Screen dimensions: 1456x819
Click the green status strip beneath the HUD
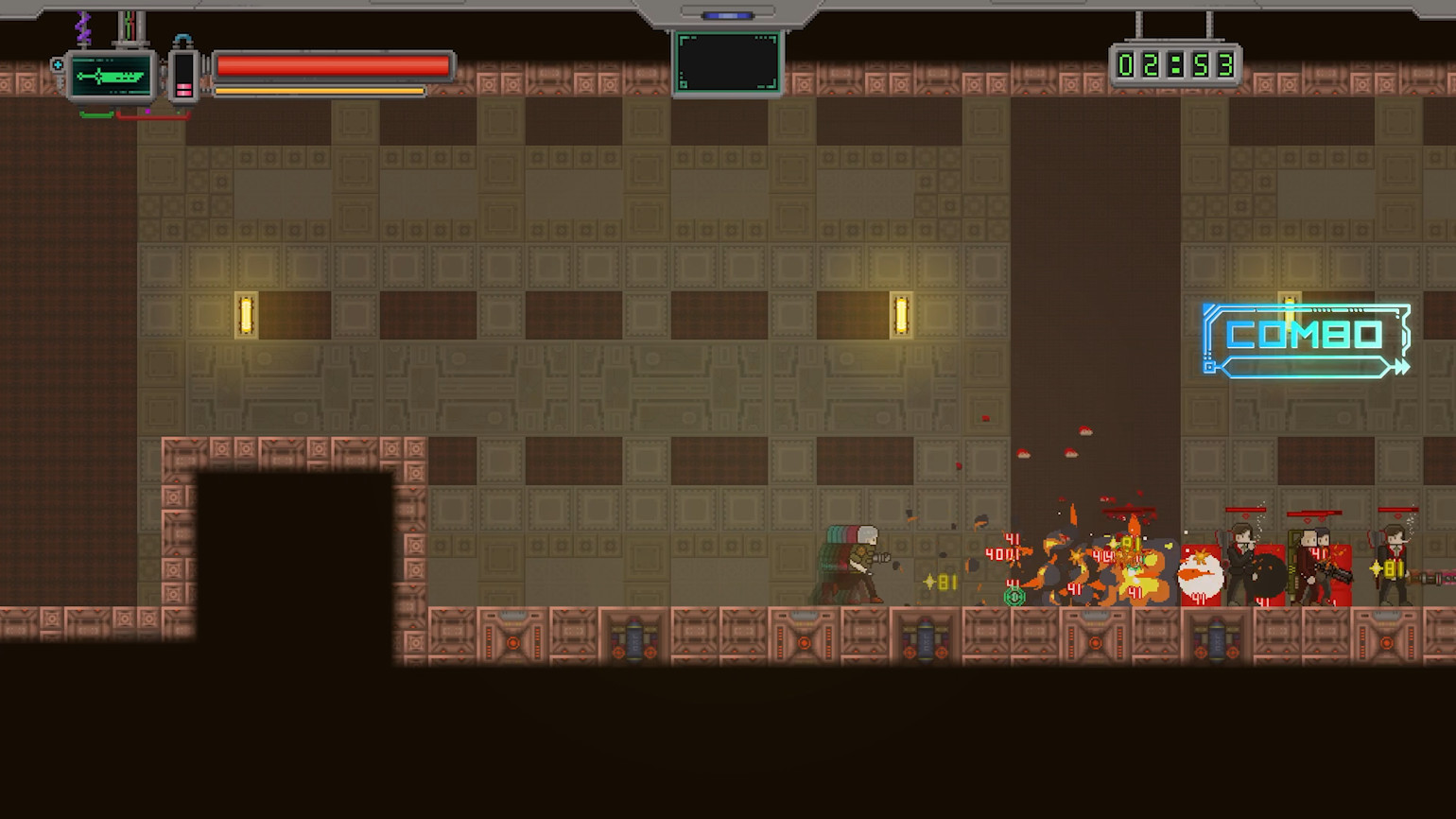coord(96,113)
